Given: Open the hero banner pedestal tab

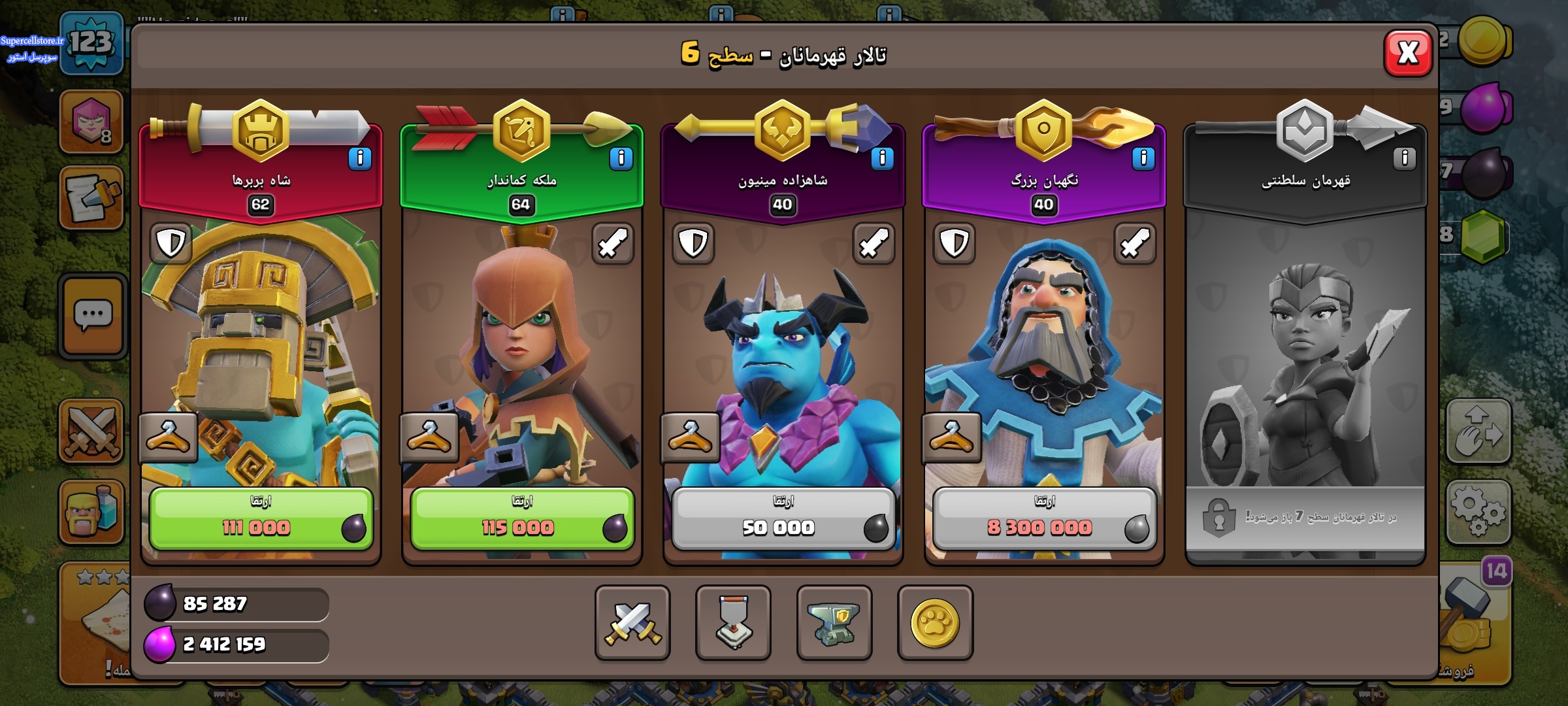Looking at the screenshot, I should point(733,622).
